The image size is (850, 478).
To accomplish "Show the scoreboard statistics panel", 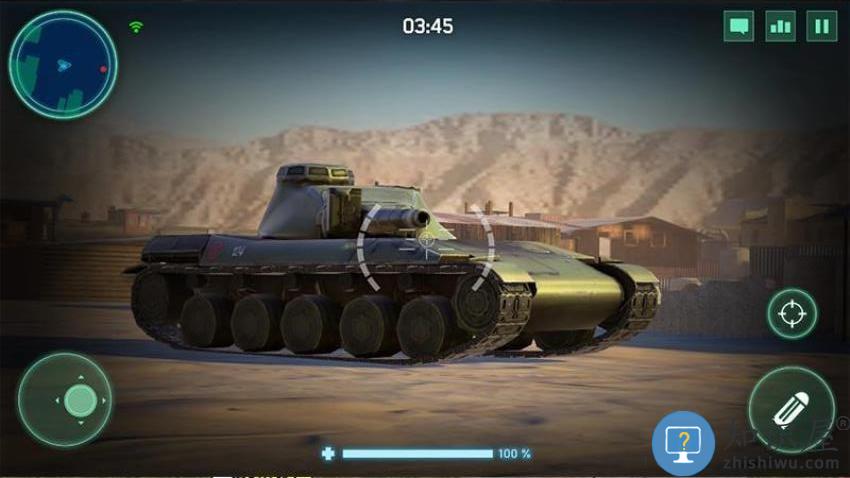I will pos(780,26).
